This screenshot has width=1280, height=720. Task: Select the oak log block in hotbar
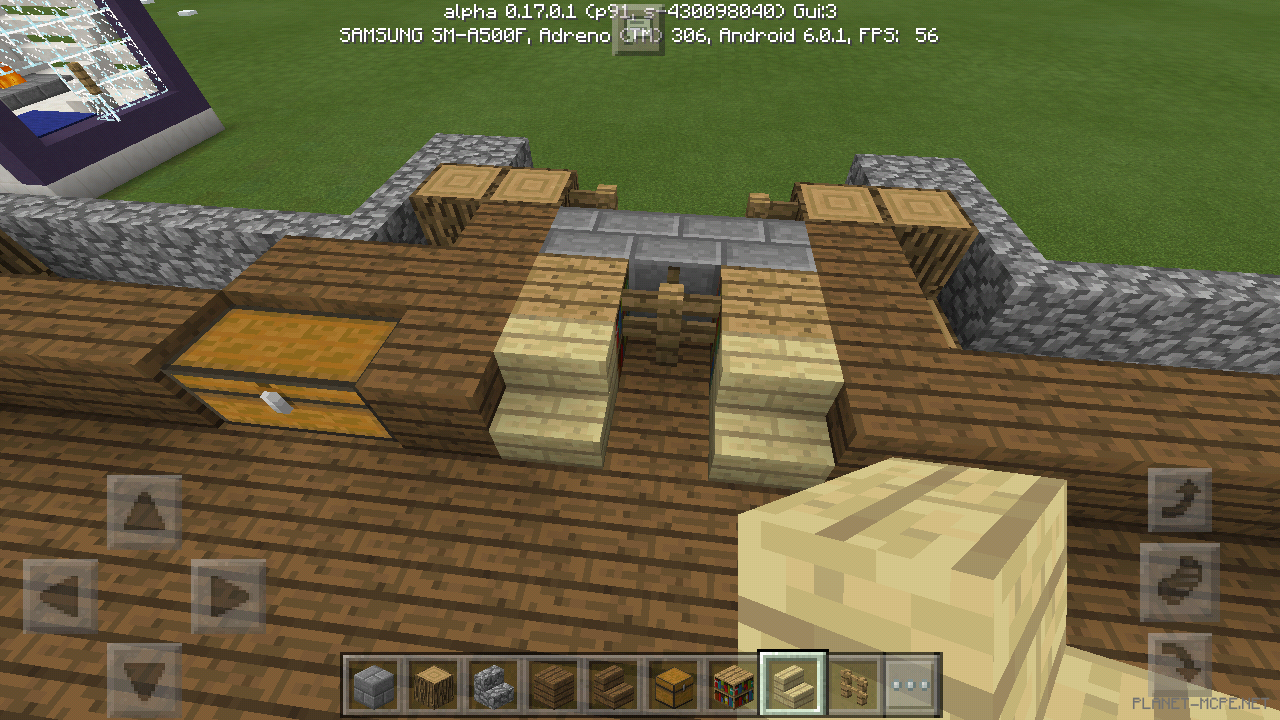coord(433,681)
